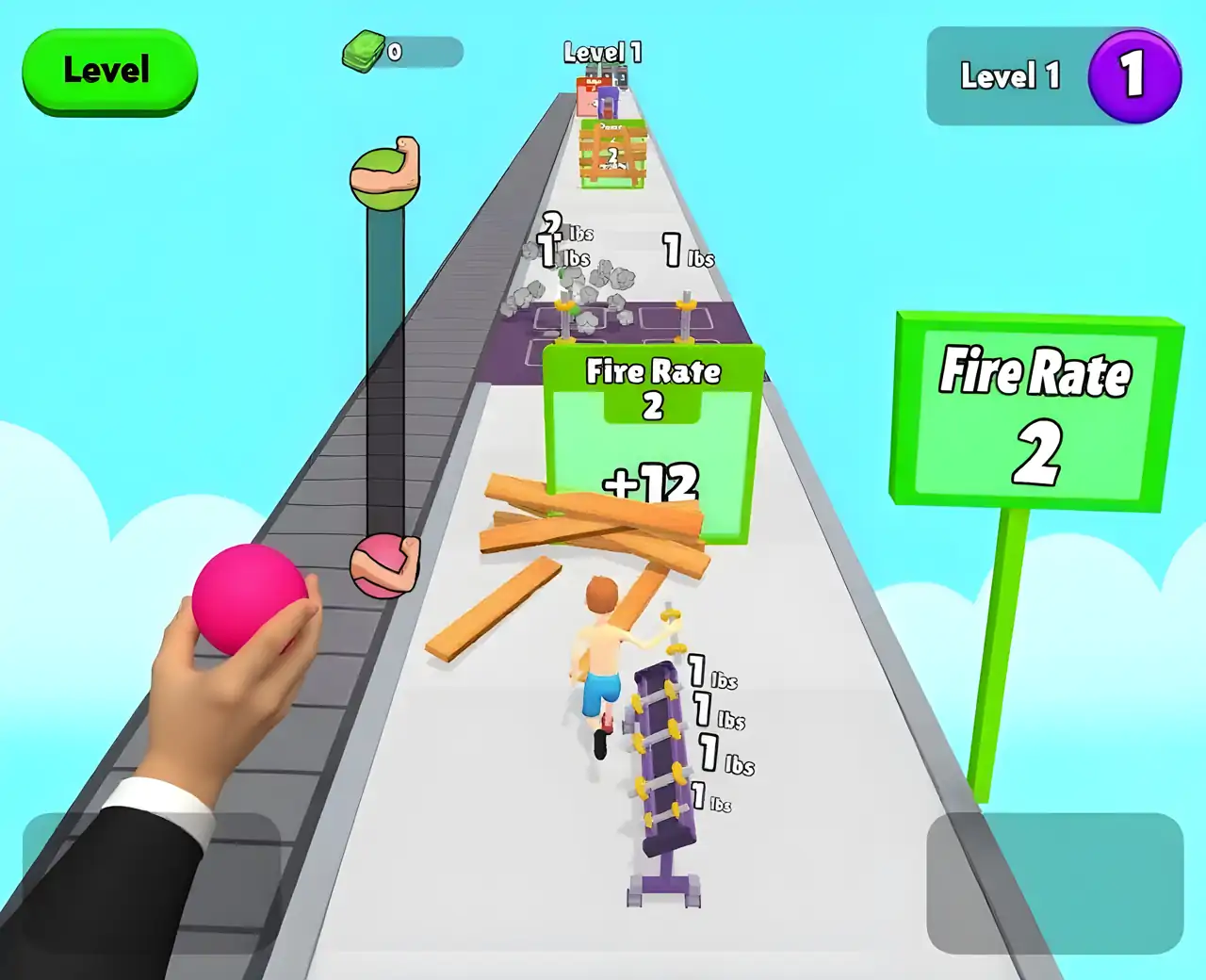Select the purple number 1 badge
Viewport: 1206px width, 980px height.
pyautogui.click(x=1133, y=75)
